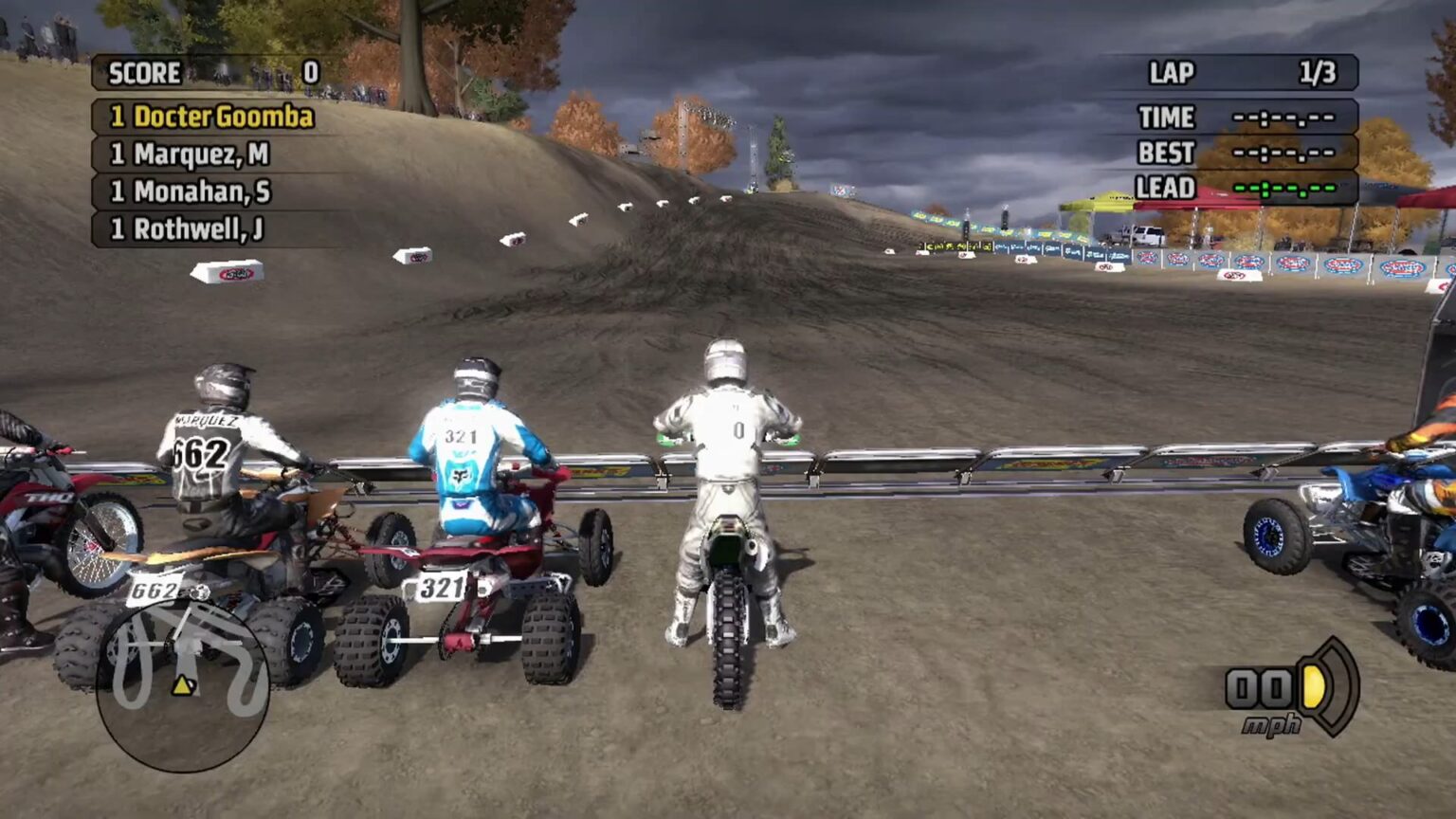The width and height of the screenshot is (1456, 819).
Task: Click the LEAD green bar indicator
Action: point(1285,189)
